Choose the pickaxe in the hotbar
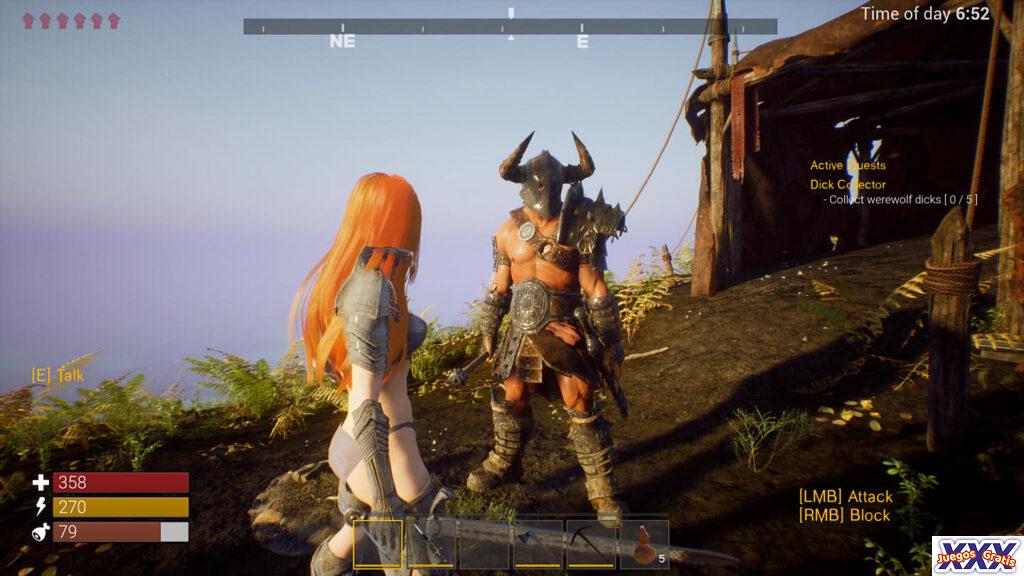 591,544
